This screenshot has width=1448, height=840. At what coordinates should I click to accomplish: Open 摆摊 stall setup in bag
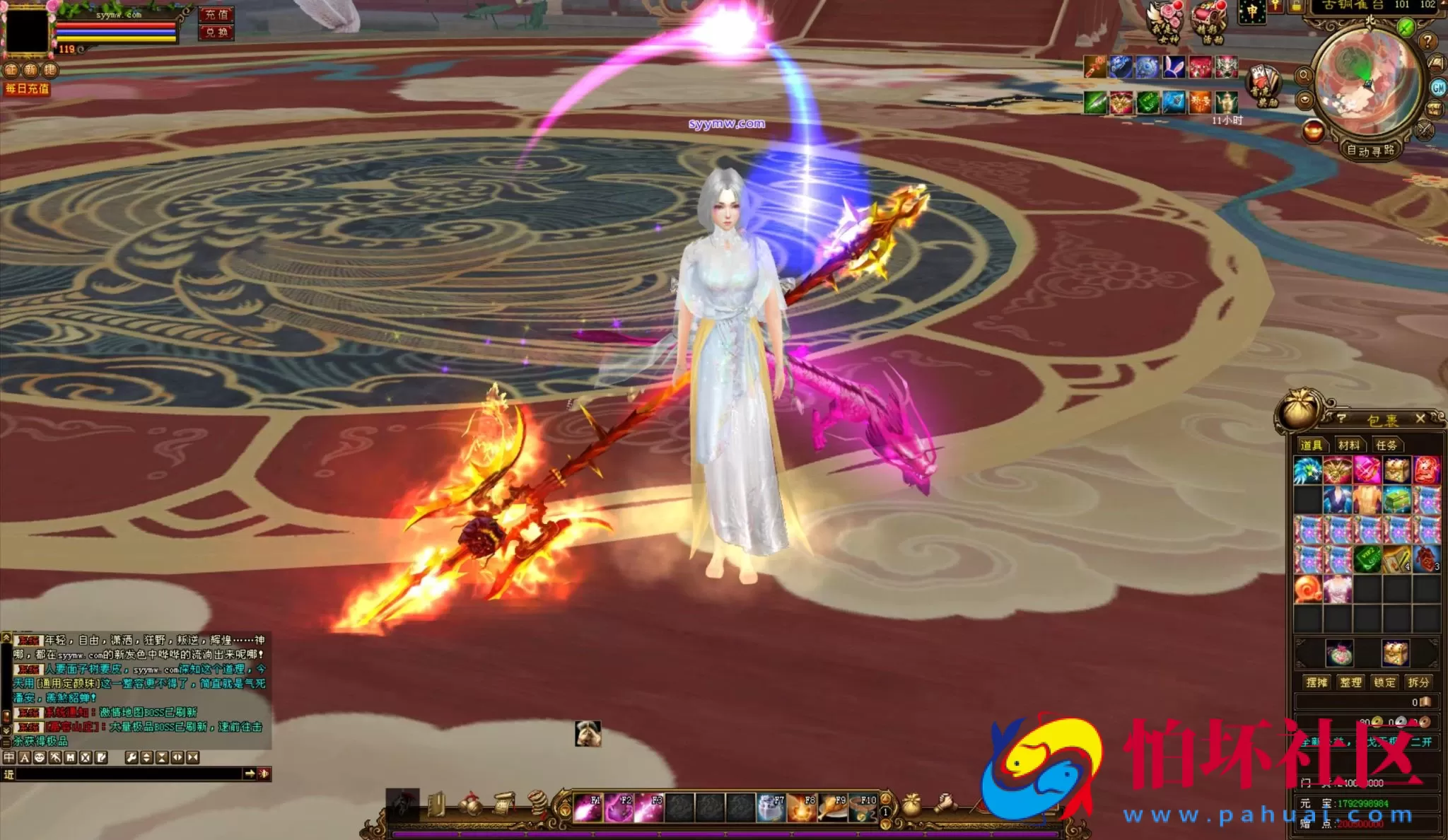click(1316, 682)
